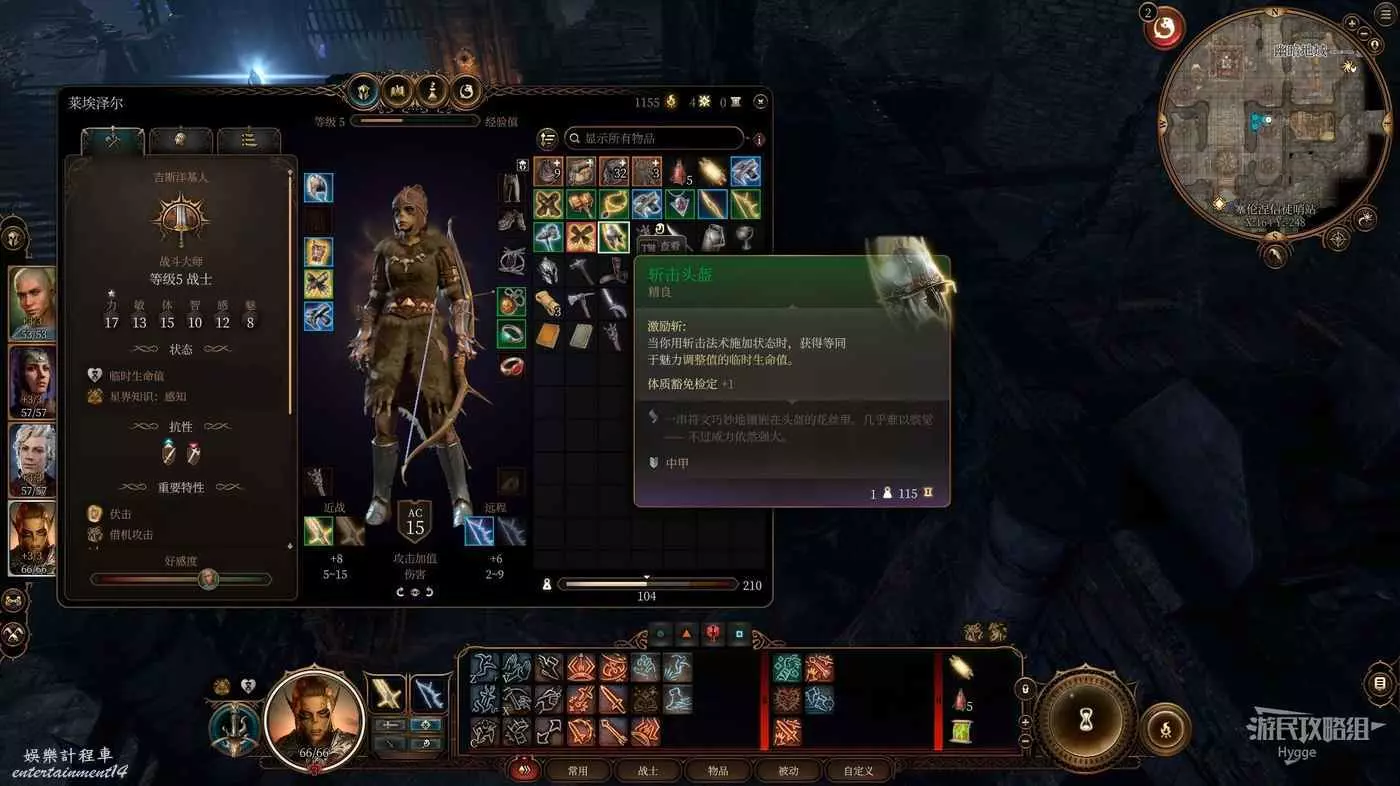
Task: Show the 自定义 hotbar tab
Action: point(858,771)
